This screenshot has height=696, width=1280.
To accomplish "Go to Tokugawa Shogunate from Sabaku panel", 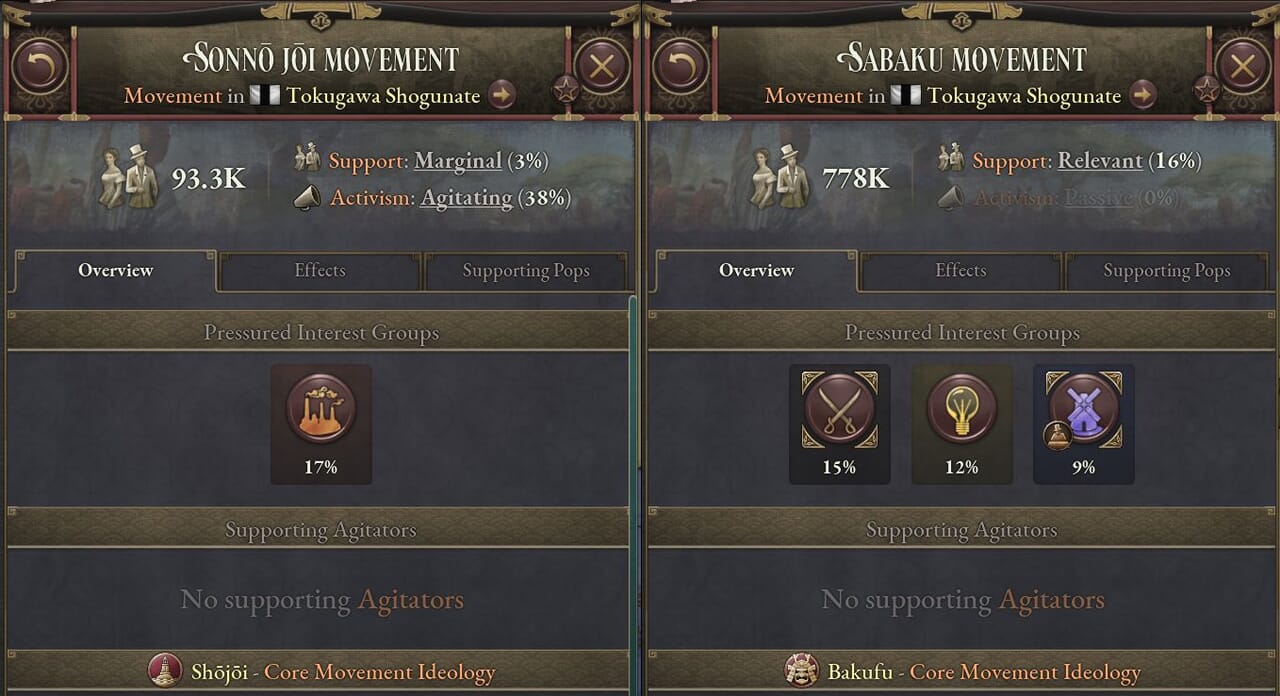I will [x=1143, y=96].
